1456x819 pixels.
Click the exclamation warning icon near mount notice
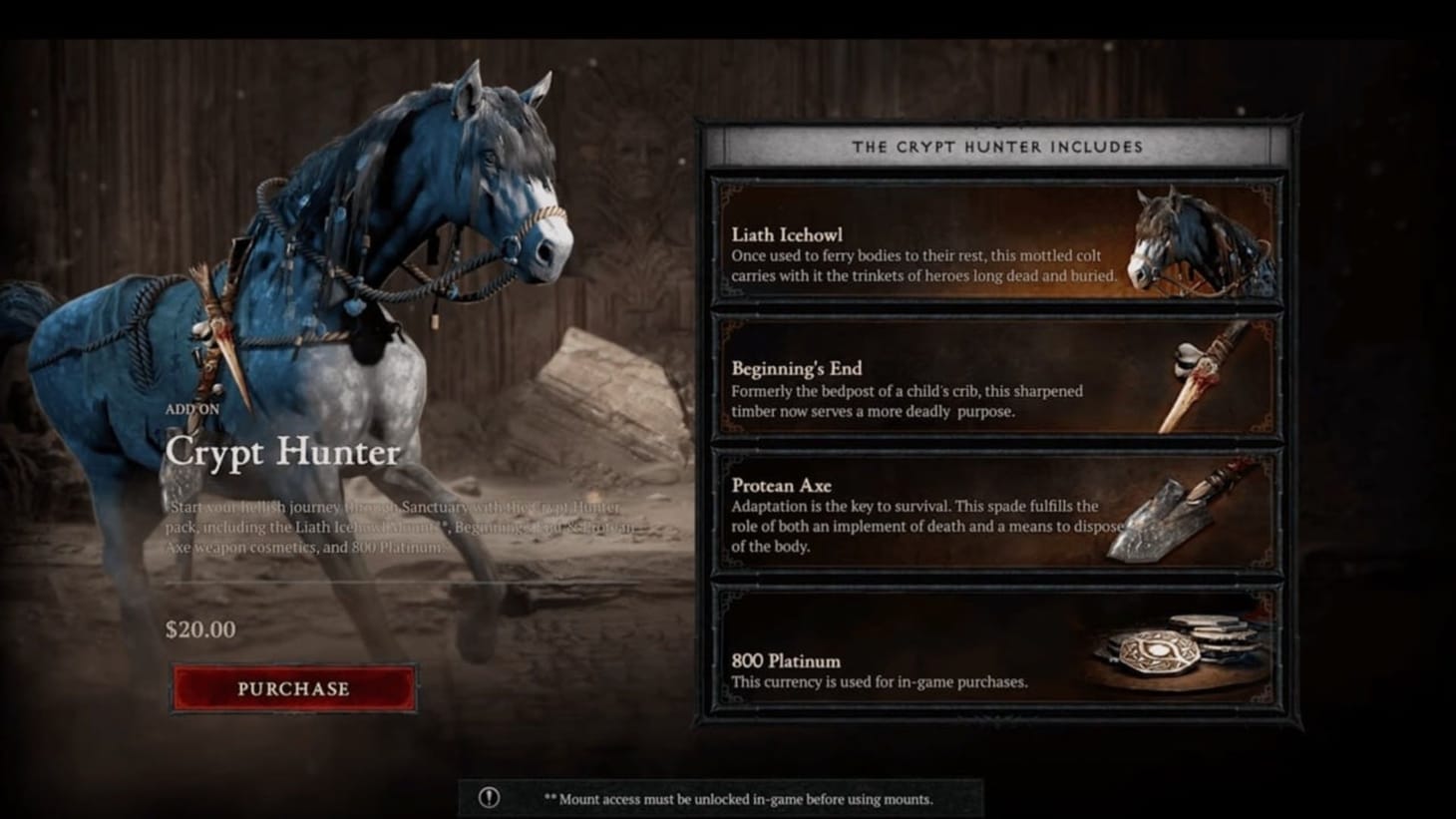point(488,796)
